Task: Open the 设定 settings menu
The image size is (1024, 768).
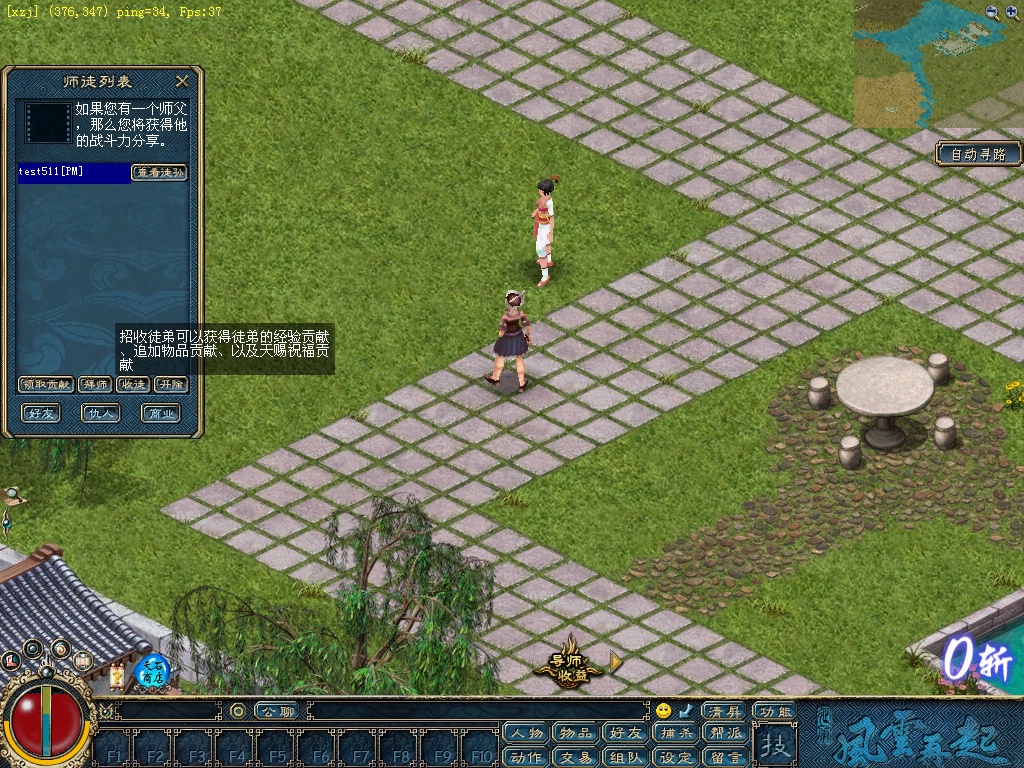Action: (x=676, y=757)
